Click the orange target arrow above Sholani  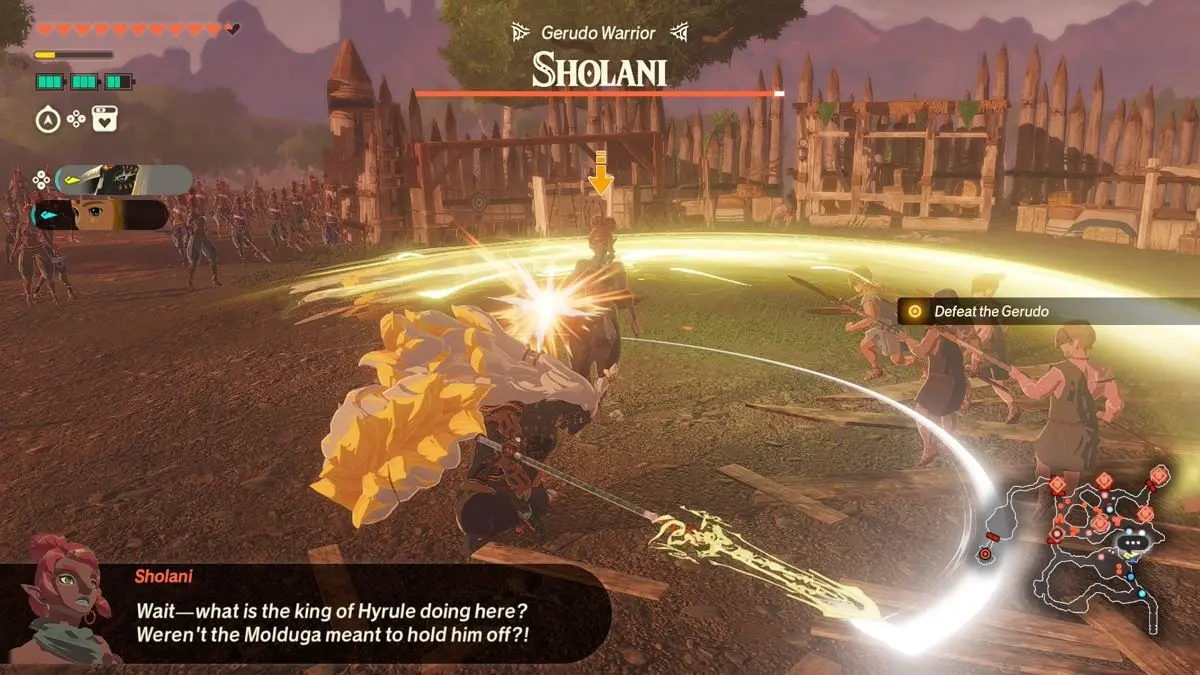600,174
